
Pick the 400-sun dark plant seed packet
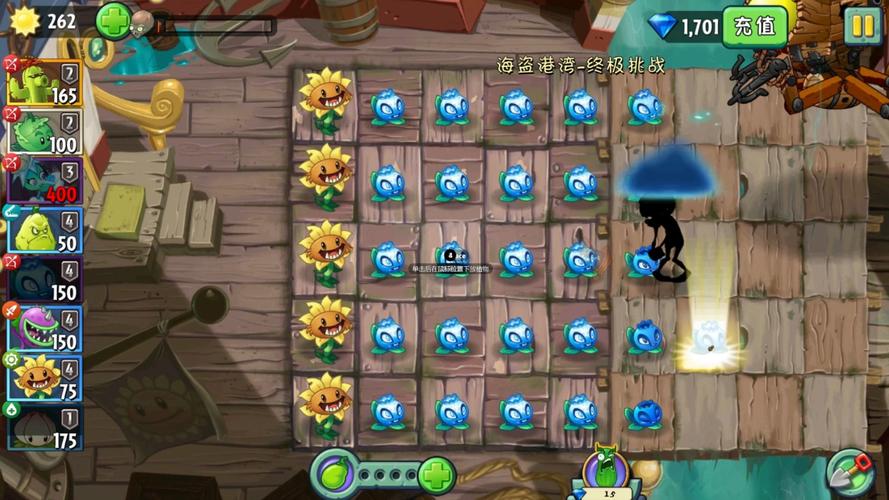coord(45,181)
